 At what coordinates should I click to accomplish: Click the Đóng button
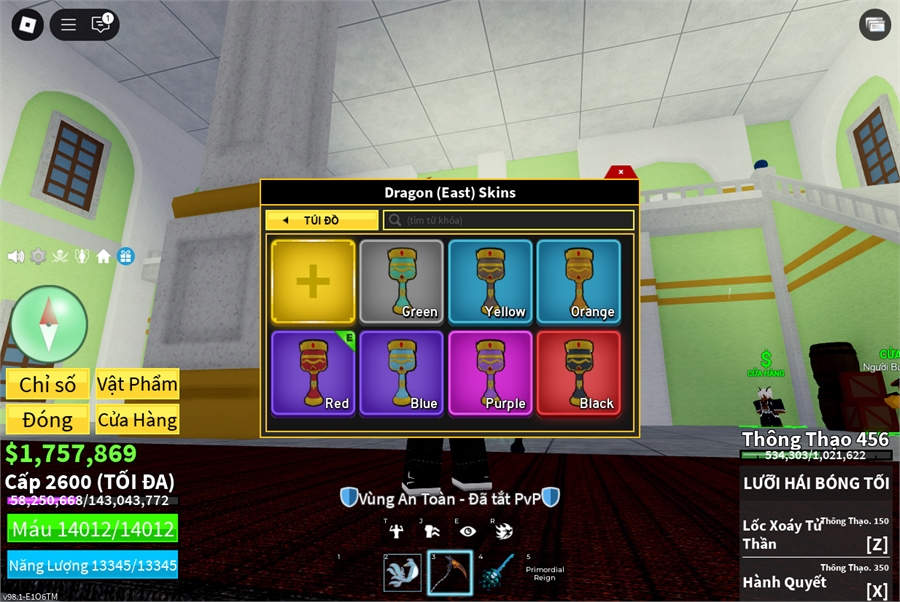(x=48, y=420)
